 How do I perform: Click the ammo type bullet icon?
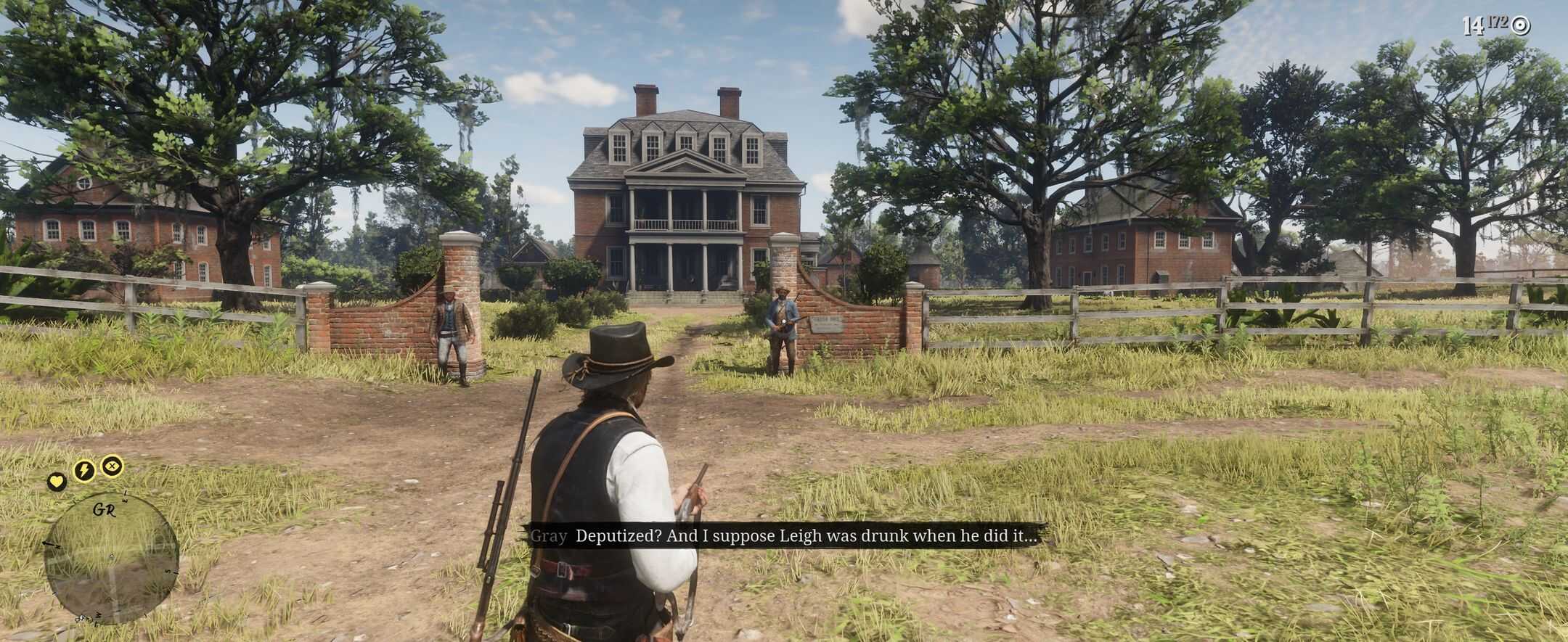pyautogui.click(x=1521, y=26)
